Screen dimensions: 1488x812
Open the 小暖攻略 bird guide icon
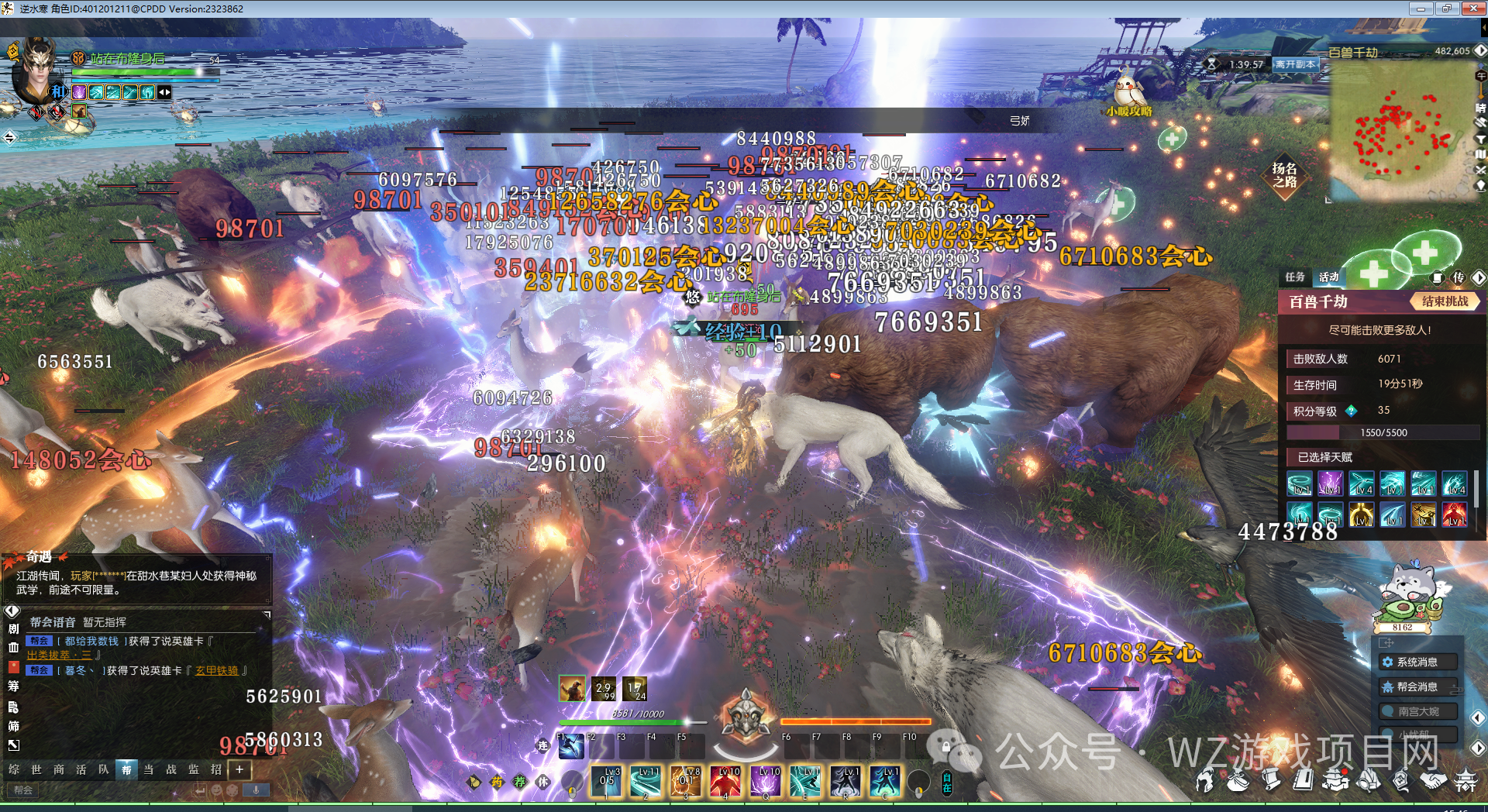point(1130,93)
